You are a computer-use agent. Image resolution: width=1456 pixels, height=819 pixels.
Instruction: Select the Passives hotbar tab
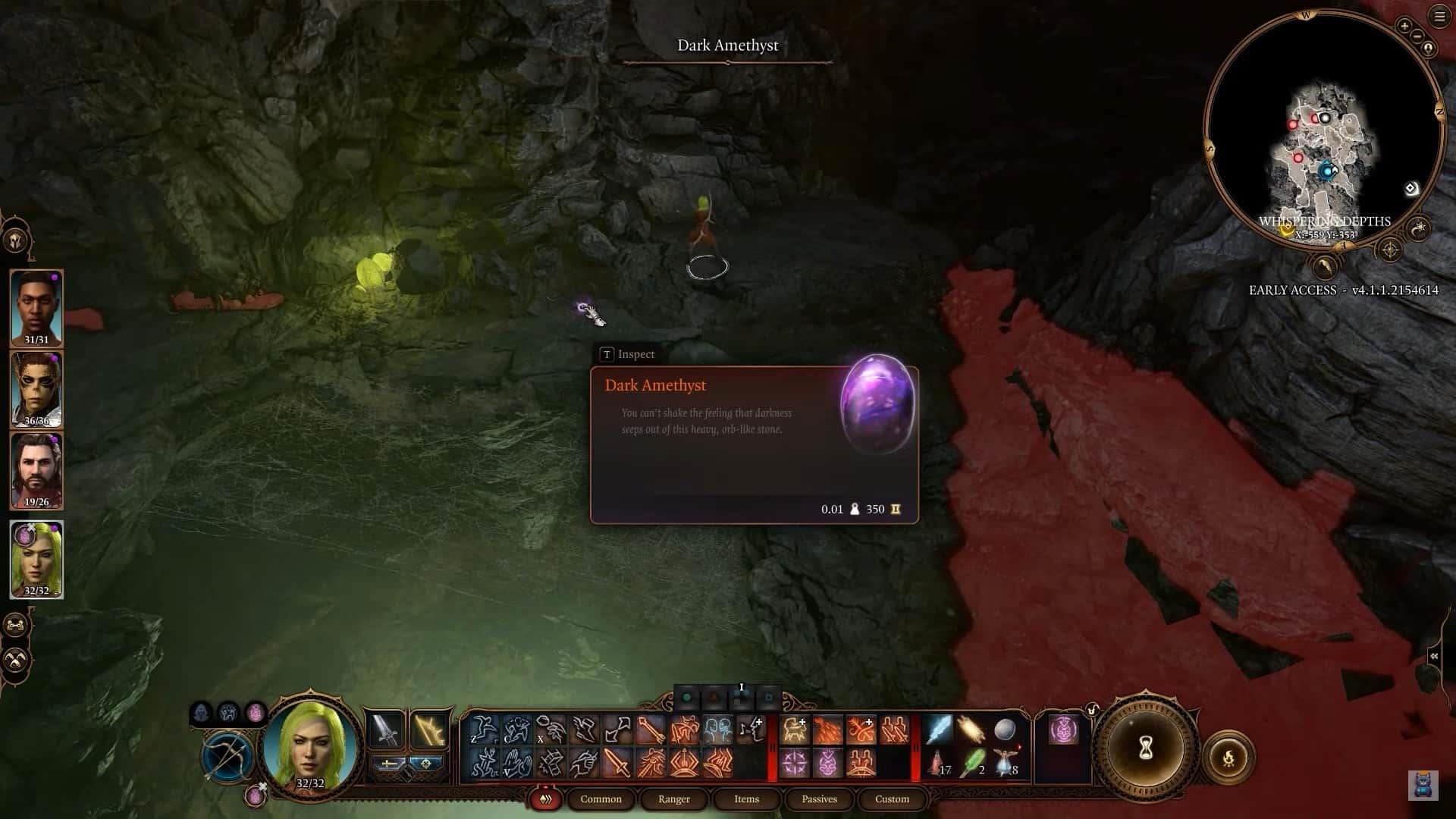coord(819,799)
